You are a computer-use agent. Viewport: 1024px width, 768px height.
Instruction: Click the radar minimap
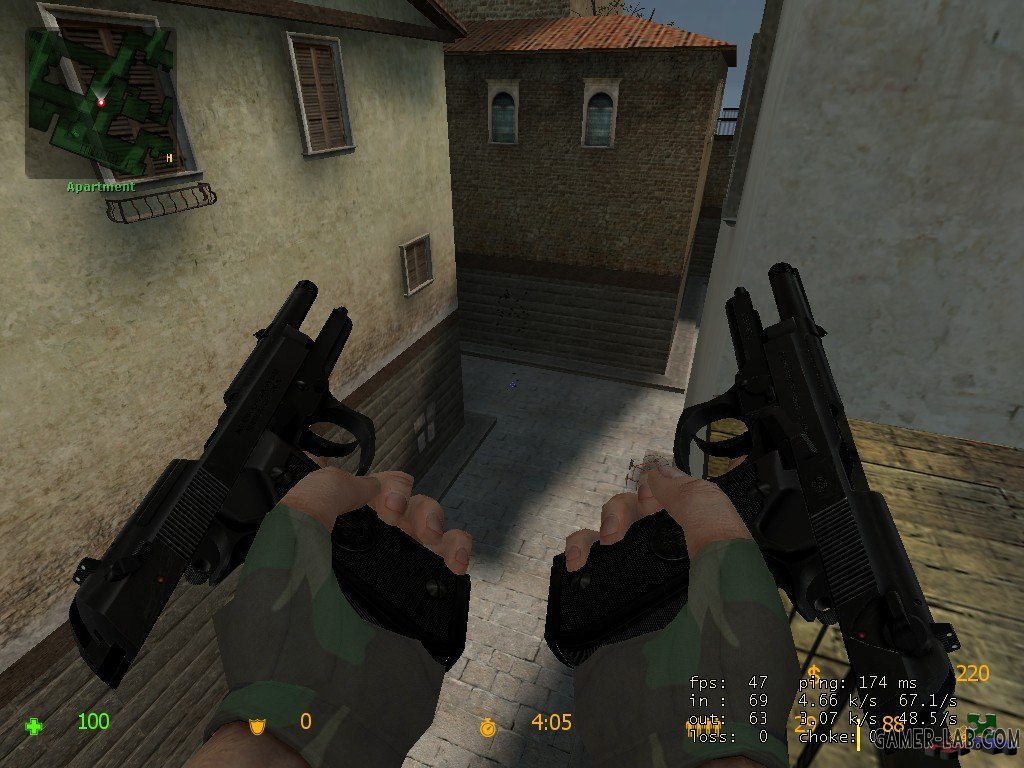click(x=100, y=102)
